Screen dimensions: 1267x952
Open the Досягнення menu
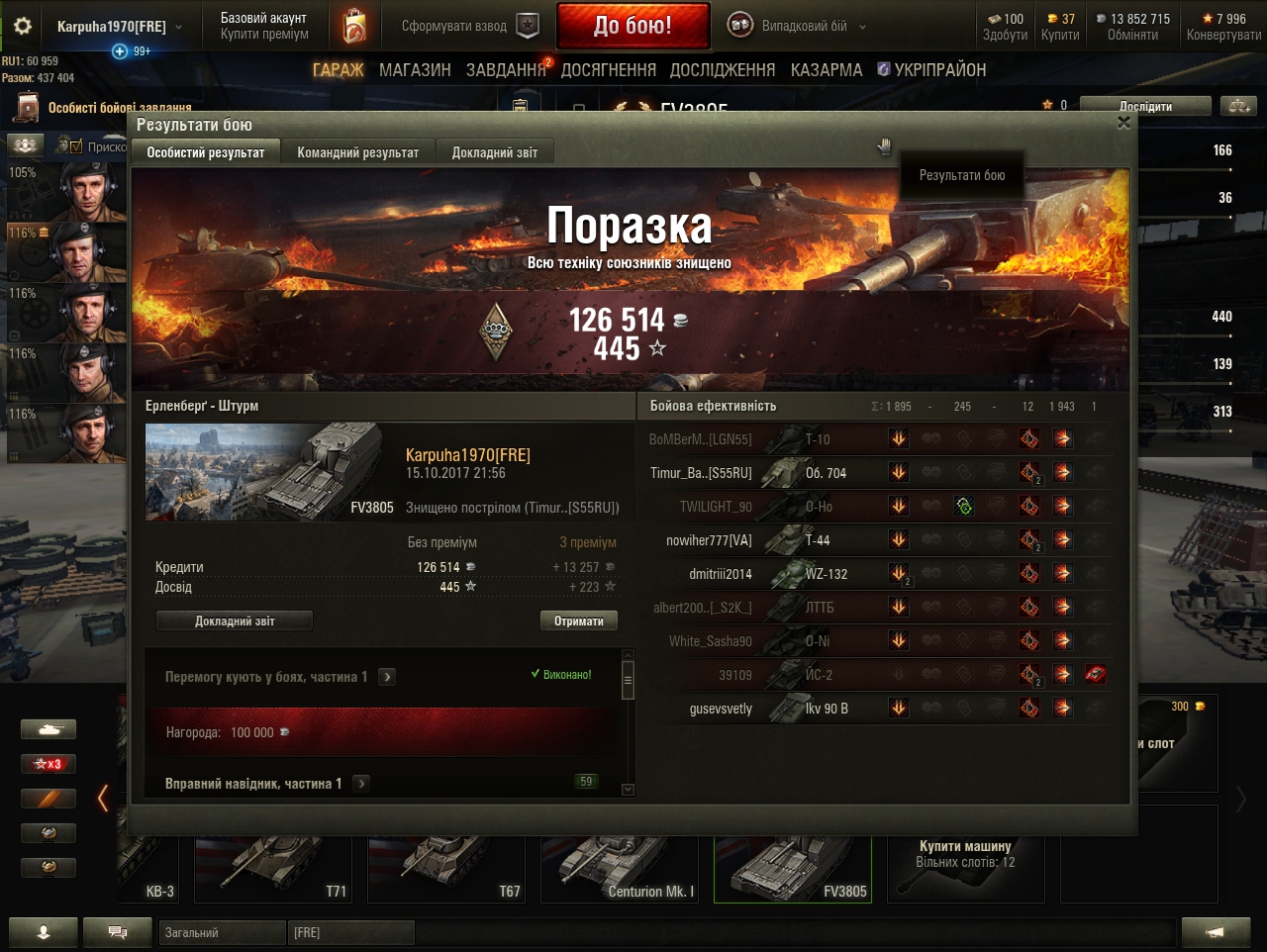pyautogui.click(x=608, y=70)
